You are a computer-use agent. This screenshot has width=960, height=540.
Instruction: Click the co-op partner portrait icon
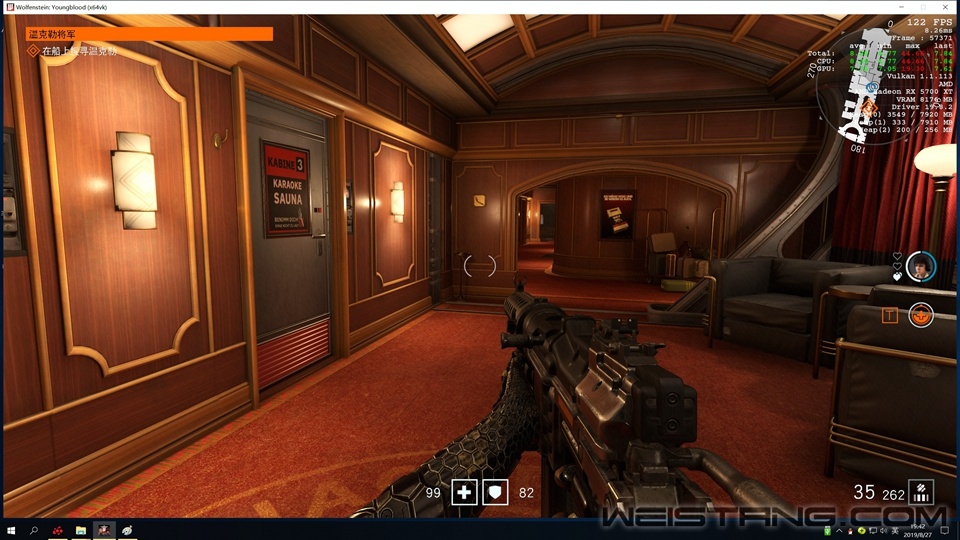tap(921, 266)
